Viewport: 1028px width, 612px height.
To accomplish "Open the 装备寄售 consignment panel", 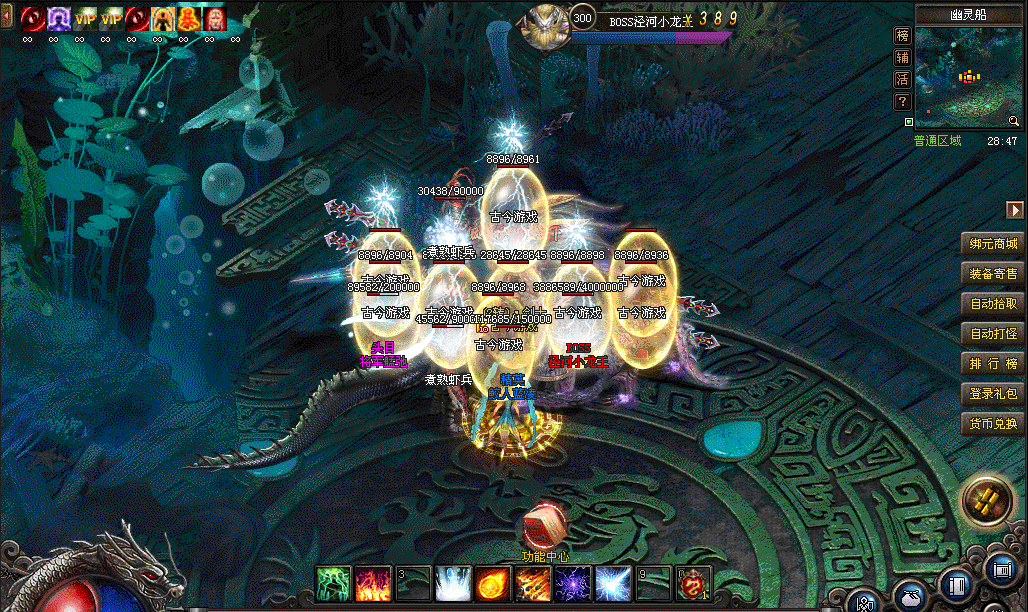I will pos(992,274).
